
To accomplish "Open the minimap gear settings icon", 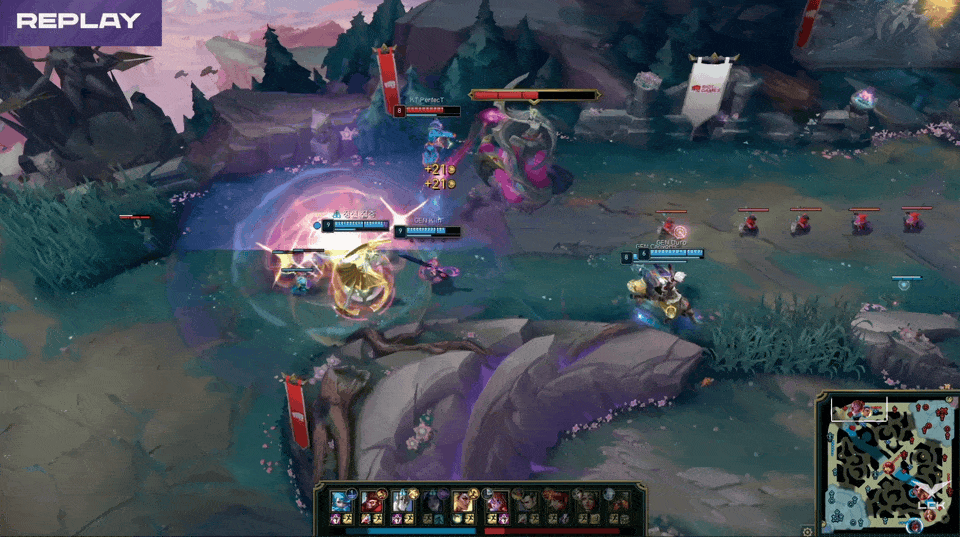I will coord(808,531).
